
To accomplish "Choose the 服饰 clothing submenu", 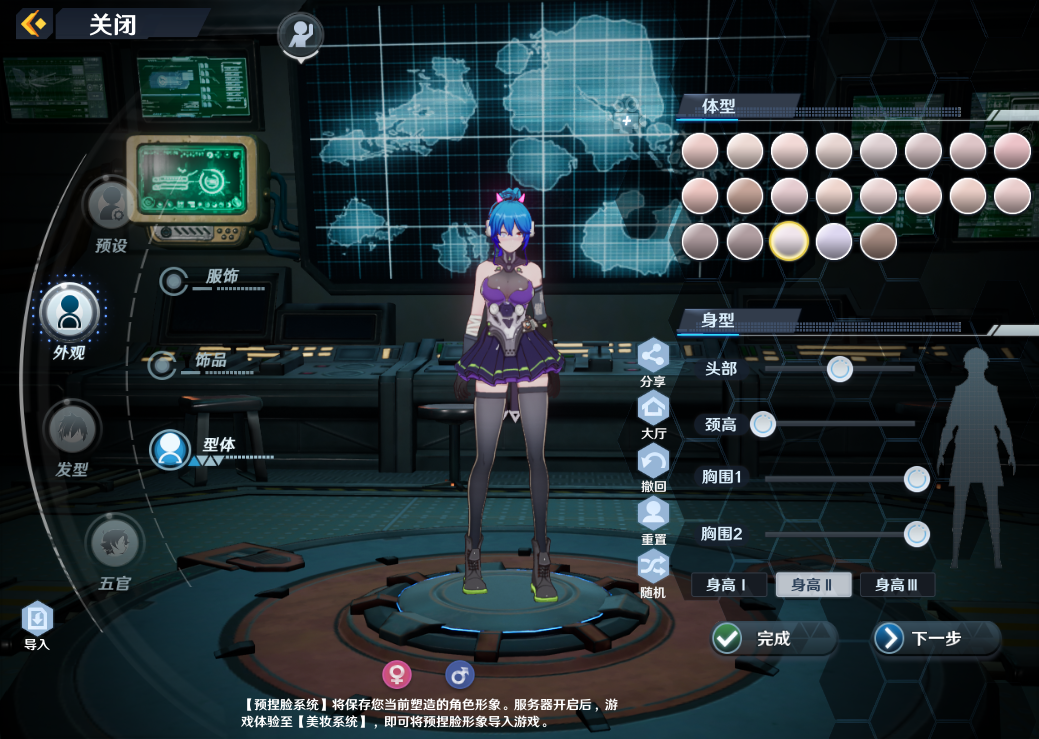I will click(176, 281).
